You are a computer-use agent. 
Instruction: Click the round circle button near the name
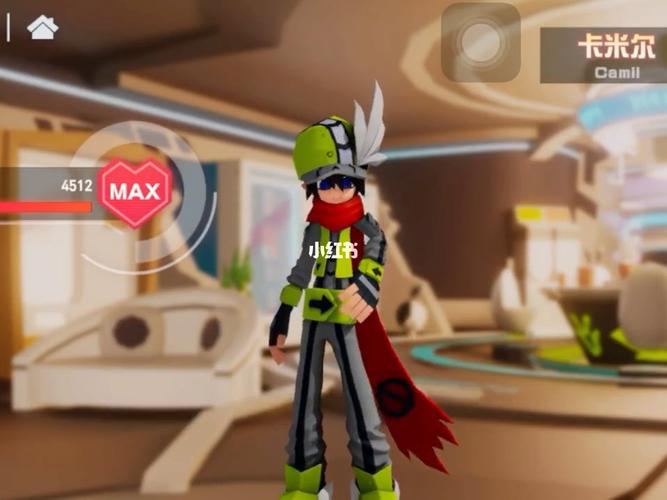(x=481, y=42)
